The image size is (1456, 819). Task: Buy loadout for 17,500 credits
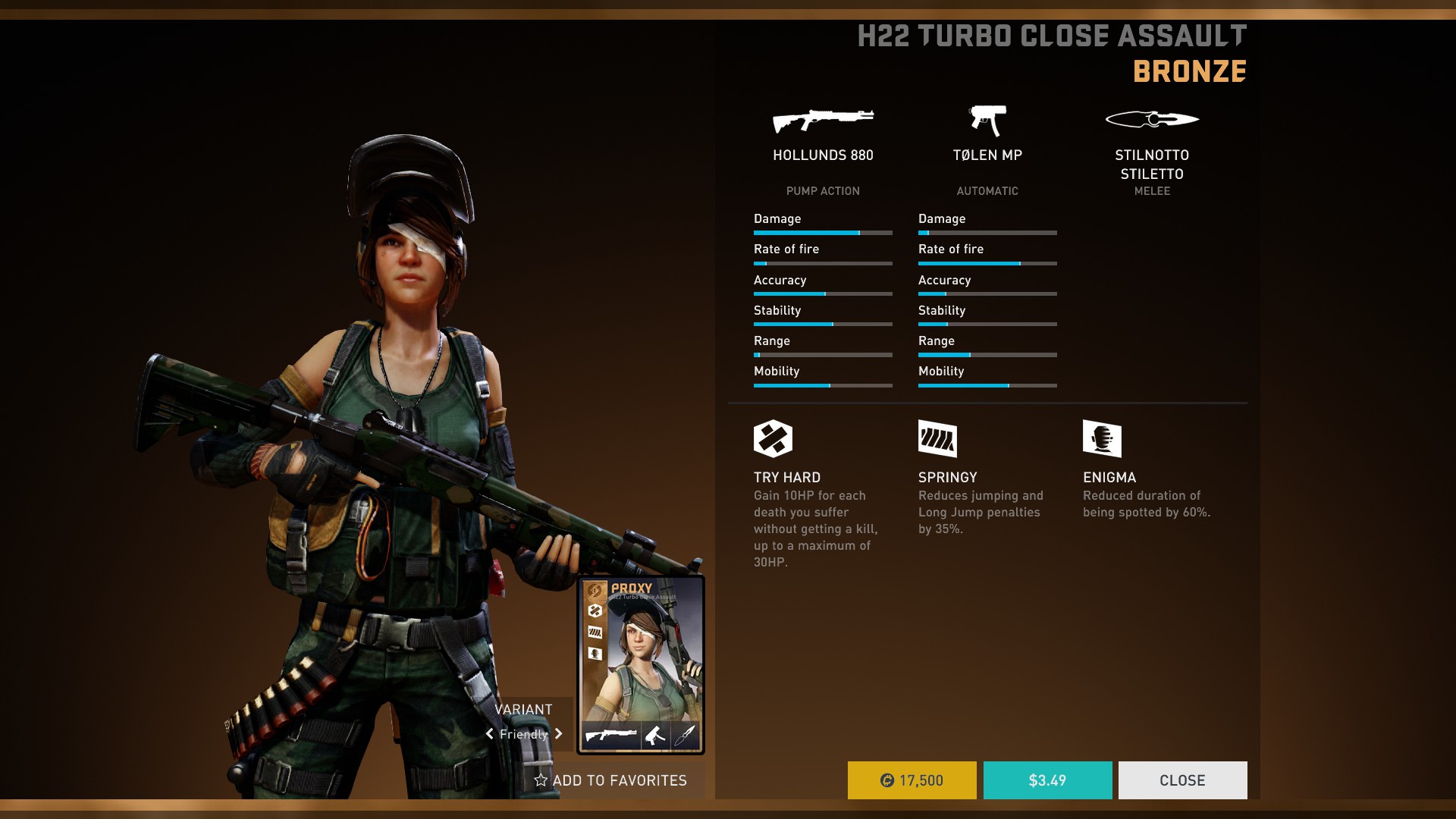(x=912, y=780)
